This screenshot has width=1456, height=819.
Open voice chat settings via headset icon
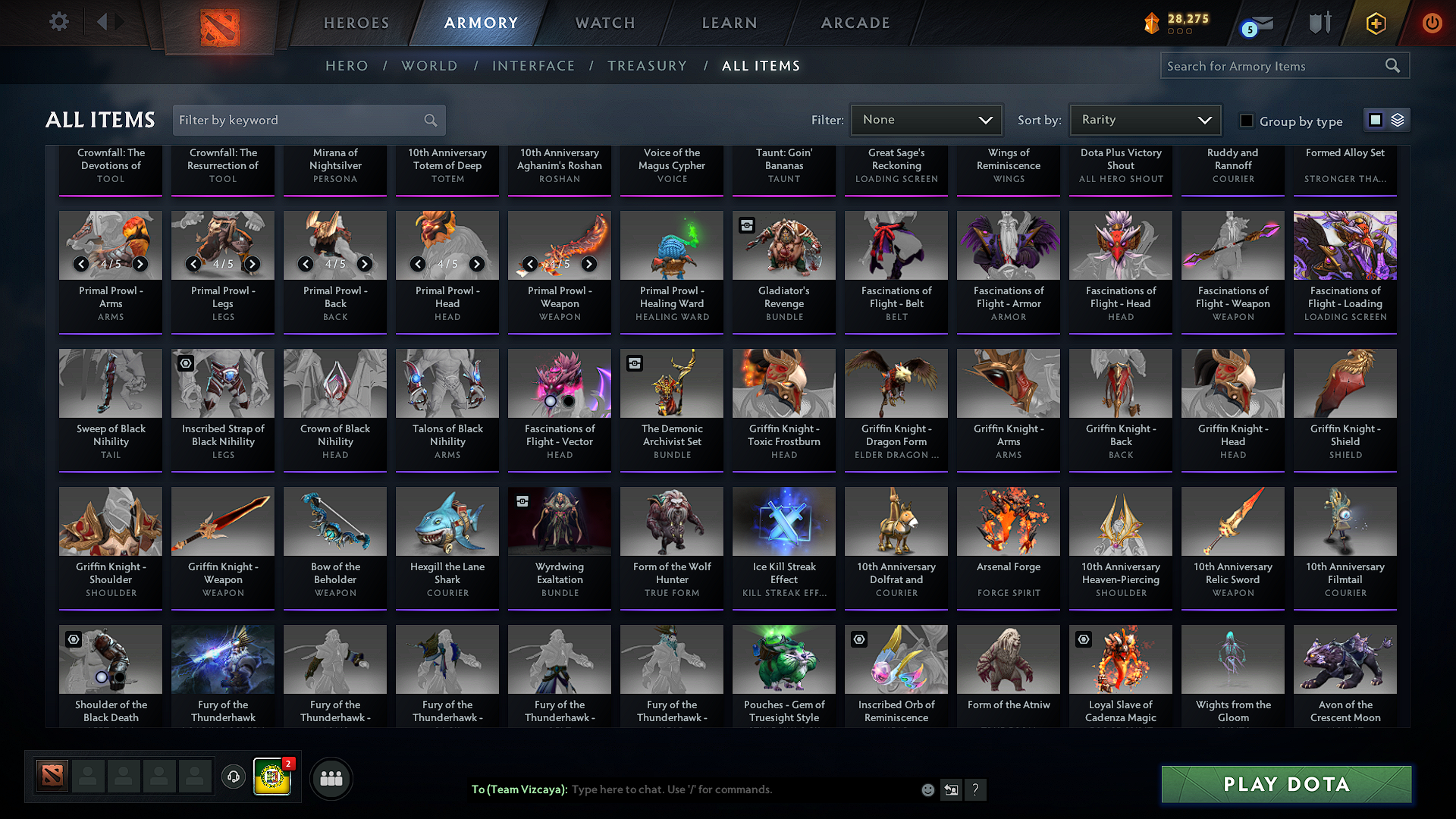coord(234,778)
